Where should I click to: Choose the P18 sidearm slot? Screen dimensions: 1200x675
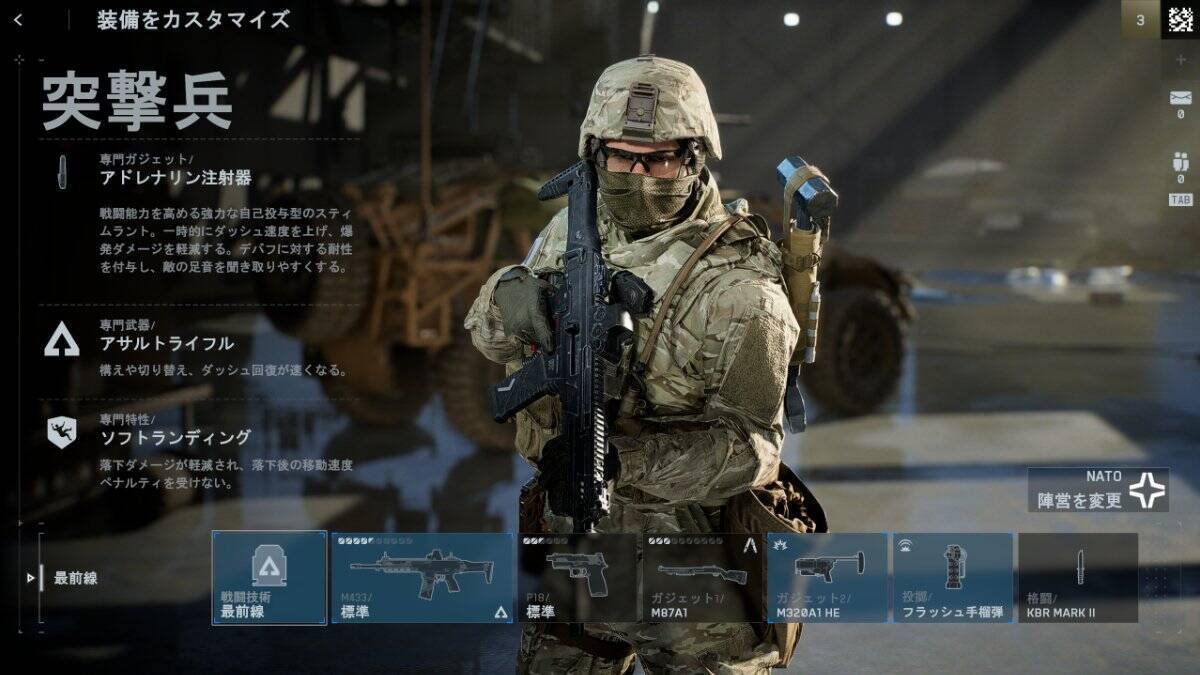pyautogui.click(x=577, y=578)
